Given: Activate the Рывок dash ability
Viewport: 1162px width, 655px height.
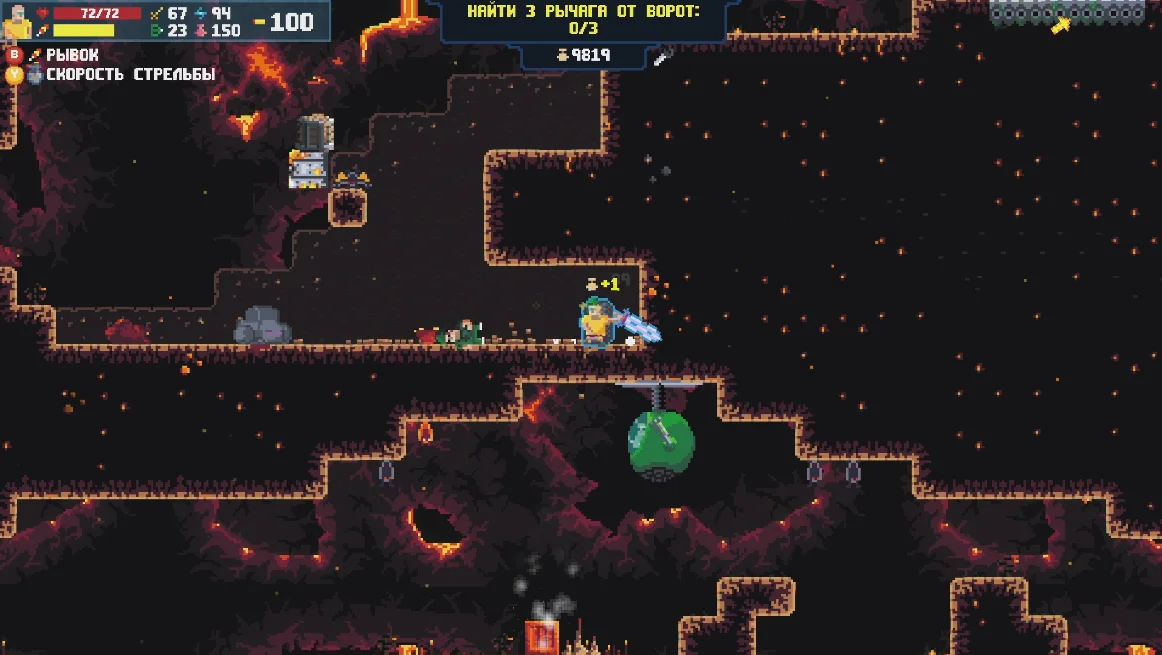Looking at the screenshot, I should [x=64, y=55].
